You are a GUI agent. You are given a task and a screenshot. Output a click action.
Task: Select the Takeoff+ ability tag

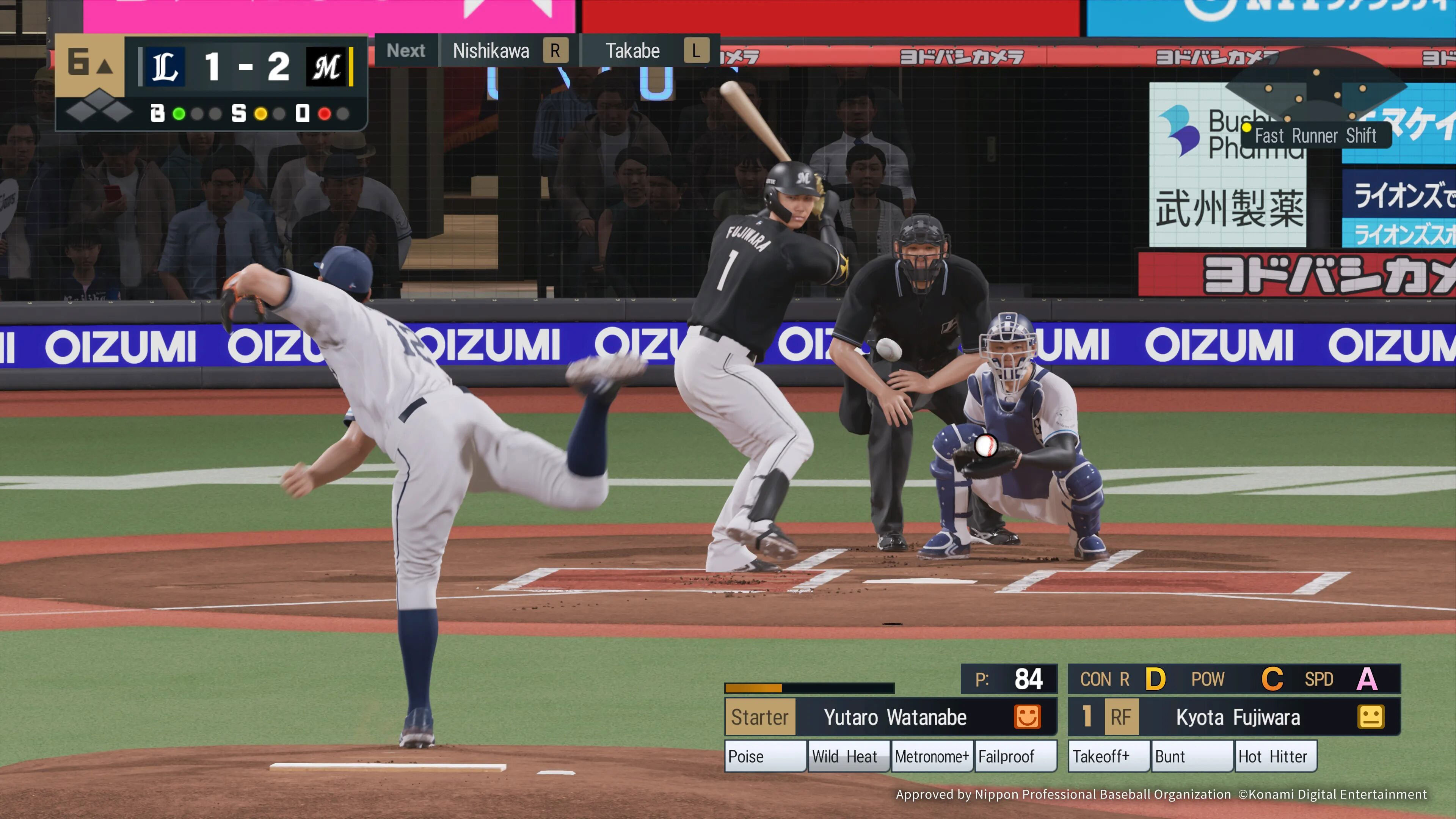coord(1108,756)
